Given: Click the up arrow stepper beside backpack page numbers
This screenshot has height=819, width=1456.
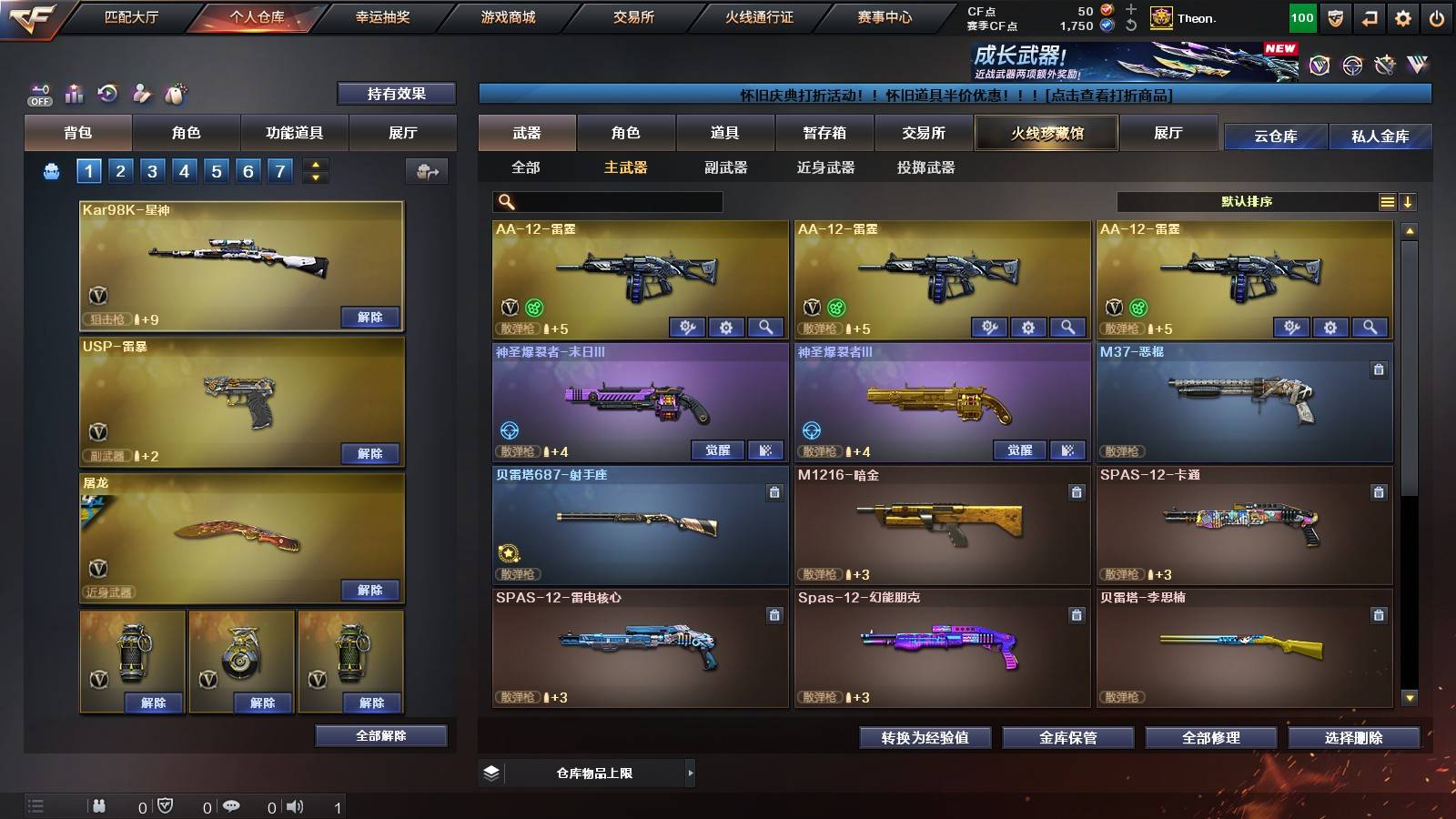Looking at the screenshot, I should point(314,164).
